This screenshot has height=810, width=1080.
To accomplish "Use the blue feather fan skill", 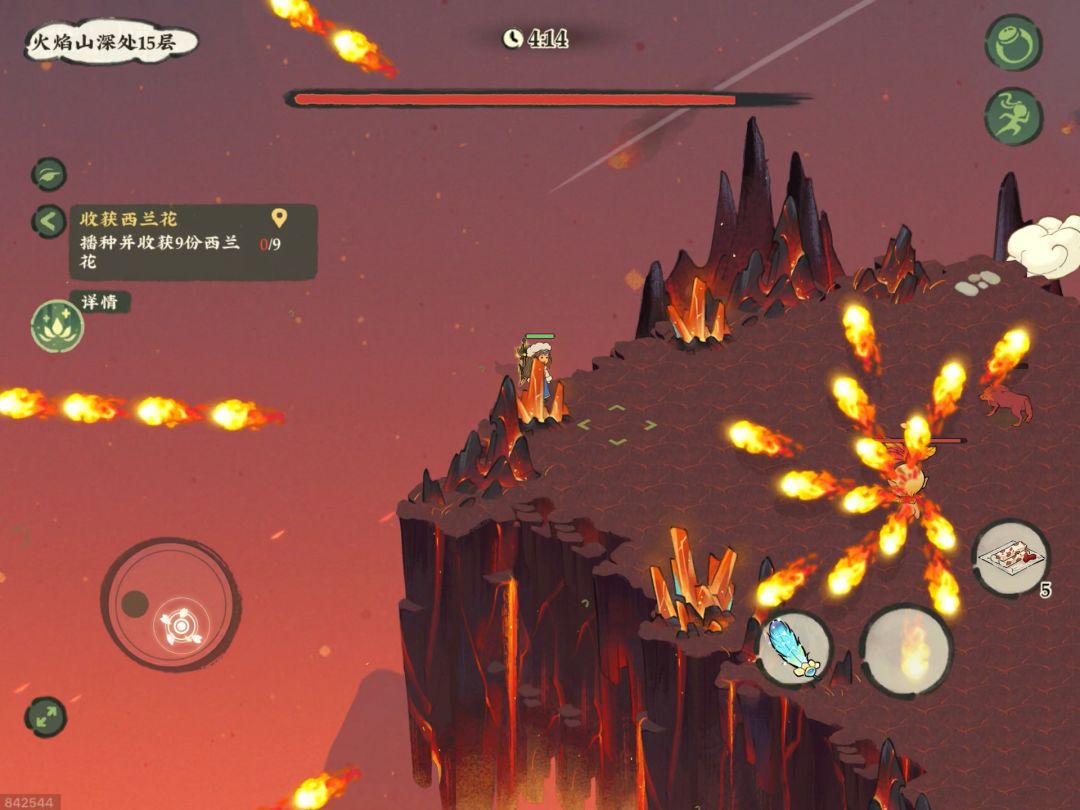I will coord(794,650).
